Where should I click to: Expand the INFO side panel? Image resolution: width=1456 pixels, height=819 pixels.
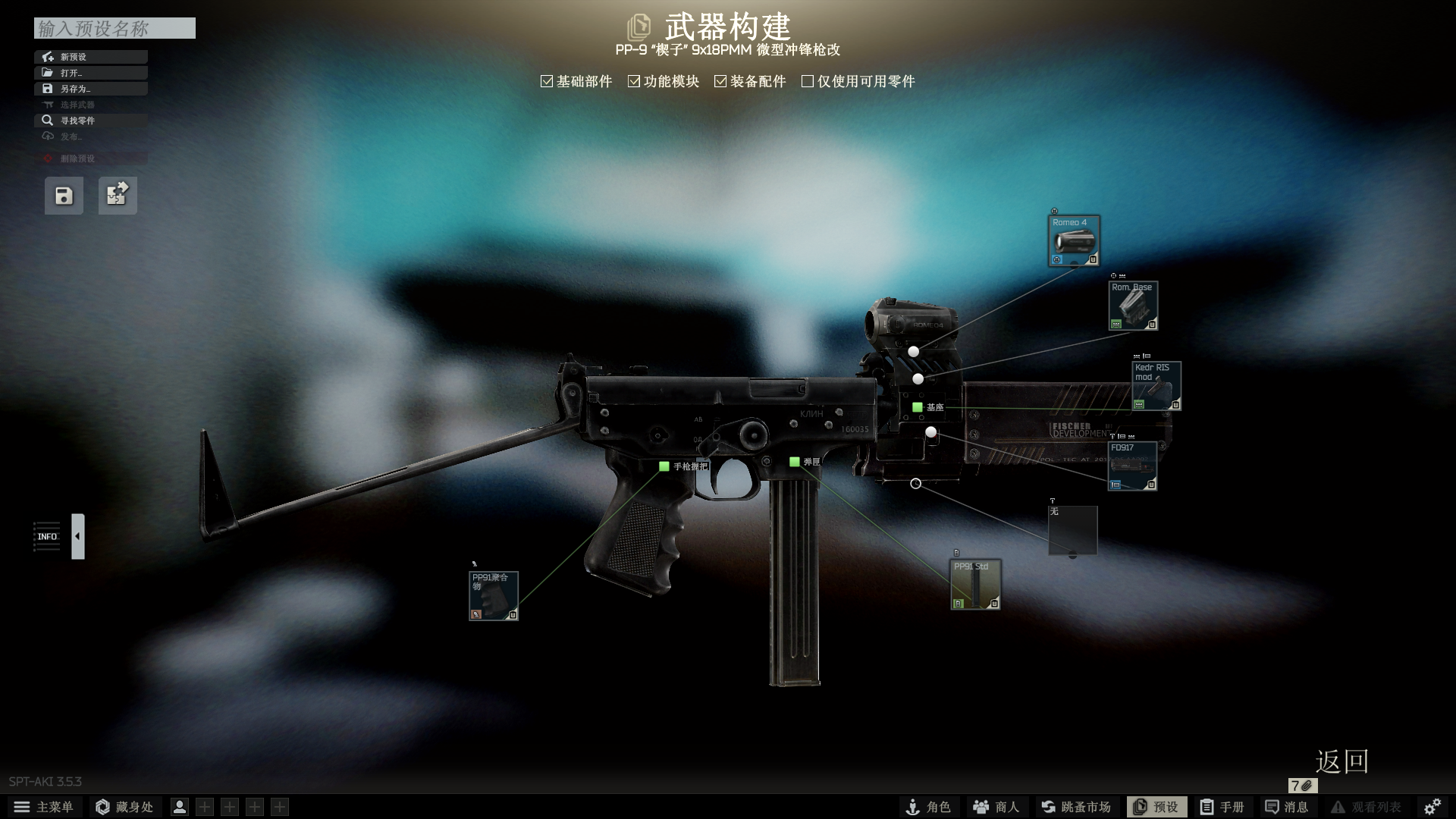pos(77,536)
